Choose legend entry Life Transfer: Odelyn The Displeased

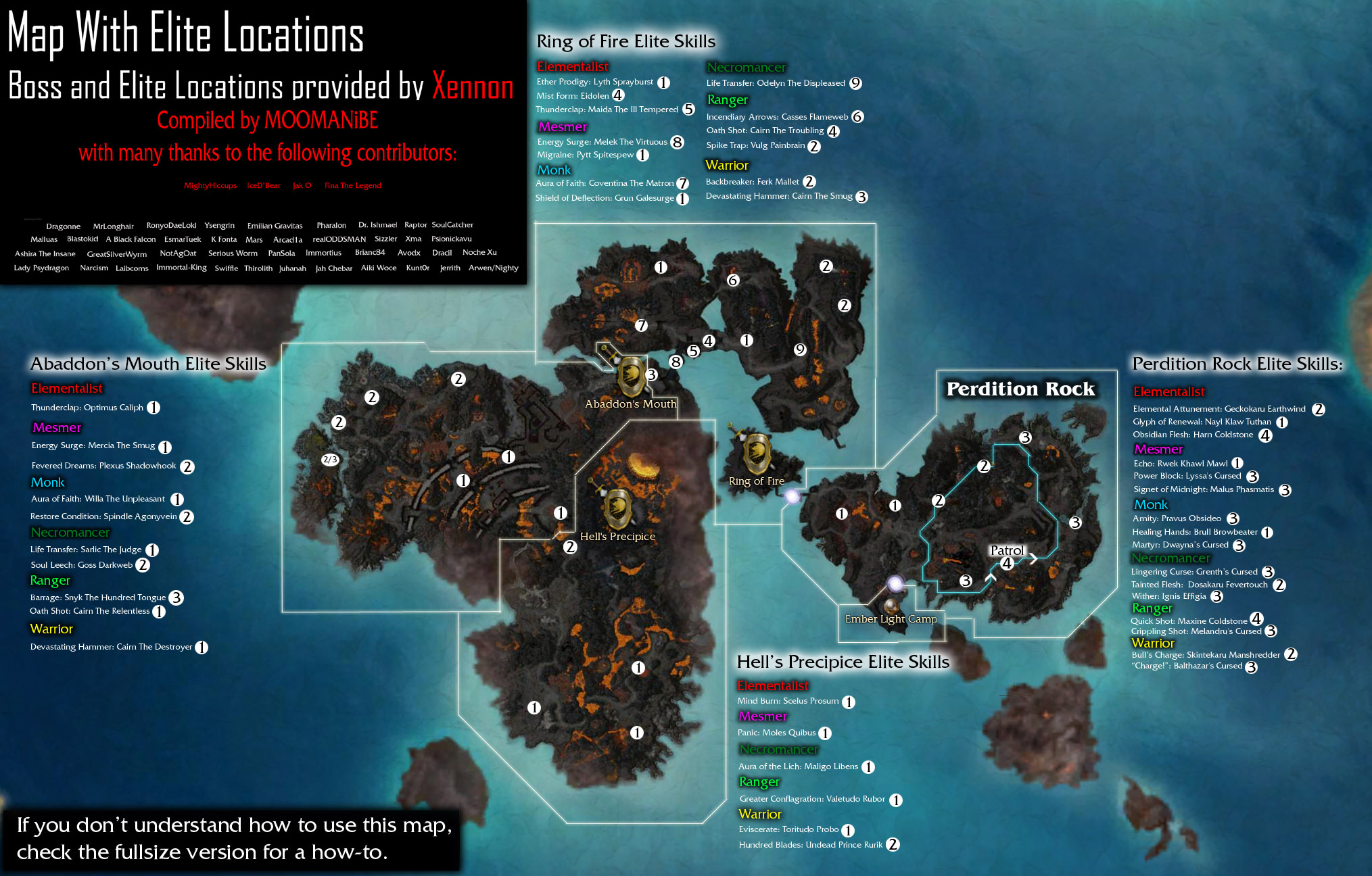click(776, 83)
